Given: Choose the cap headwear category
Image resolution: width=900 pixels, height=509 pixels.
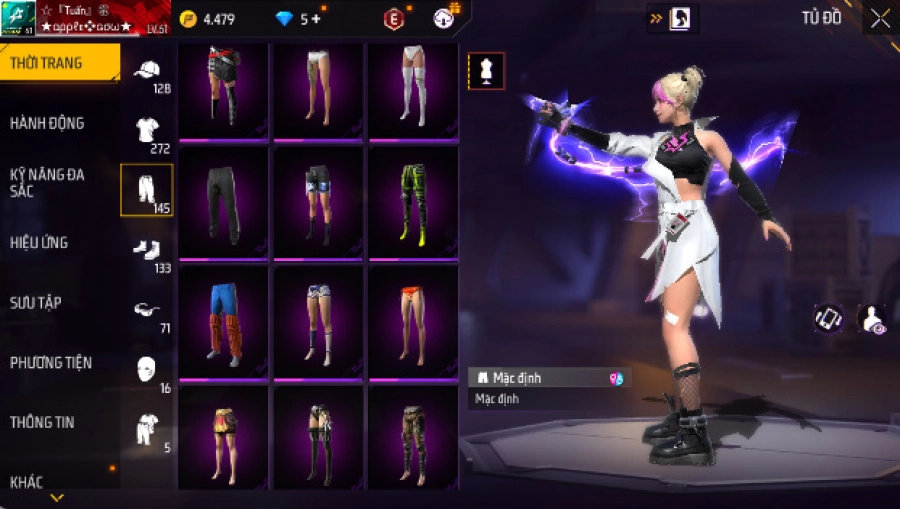Looking at the screenshot, I should point(147,71).
